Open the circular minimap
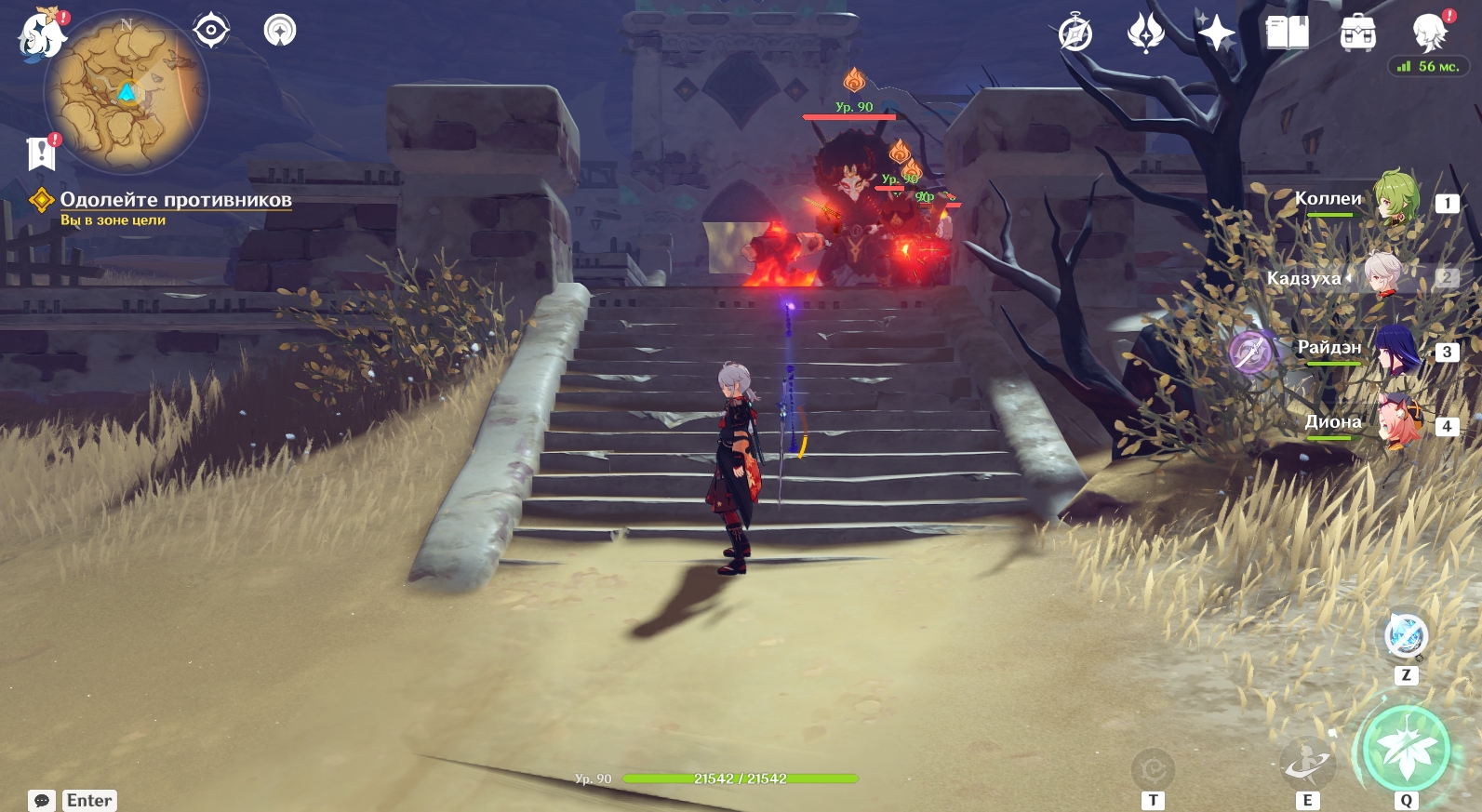1482x812 pixels. [127, 91]
